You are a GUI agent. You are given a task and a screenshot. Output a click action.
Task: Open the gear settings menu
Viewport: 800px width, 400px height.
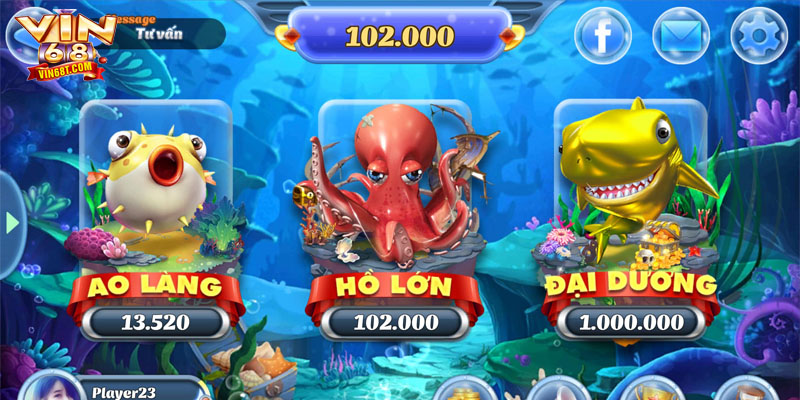tap(759, 37)
